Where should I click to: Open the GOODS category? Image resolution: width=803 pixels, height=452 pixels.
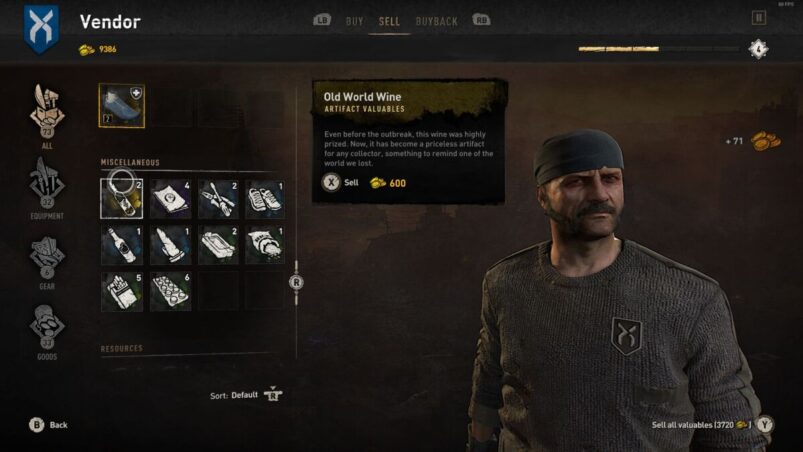tap(47, 327)
